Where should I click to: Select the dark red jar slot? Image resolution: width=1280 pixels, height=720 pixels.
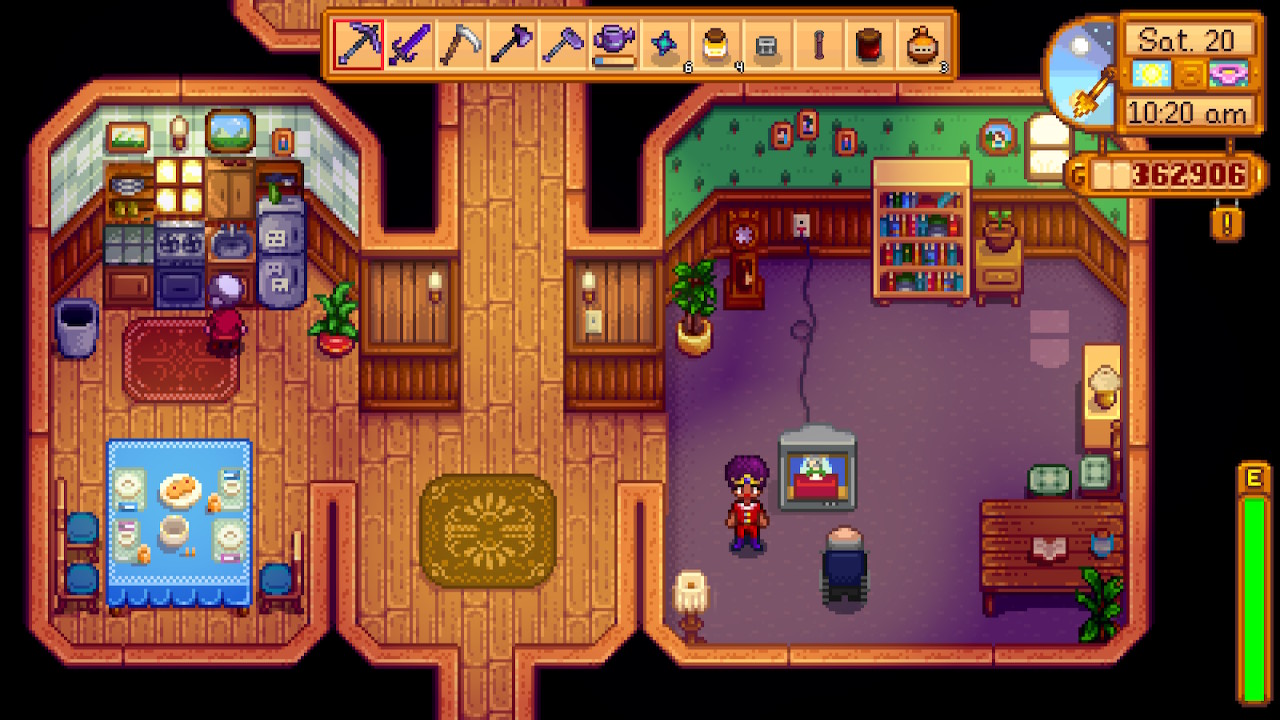point(870,45)
